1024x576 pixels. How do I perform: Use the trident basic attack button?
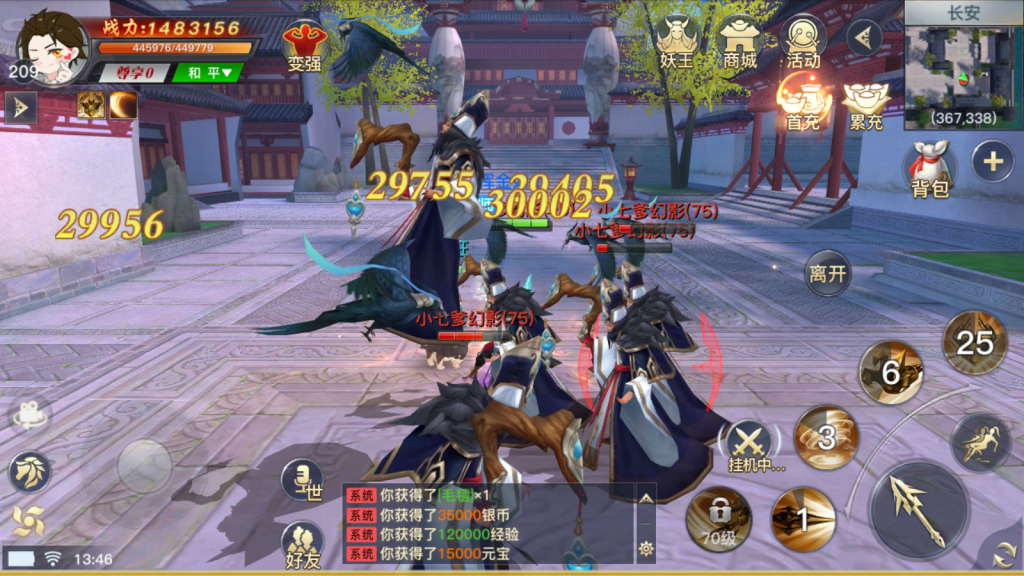pos(918,509)
